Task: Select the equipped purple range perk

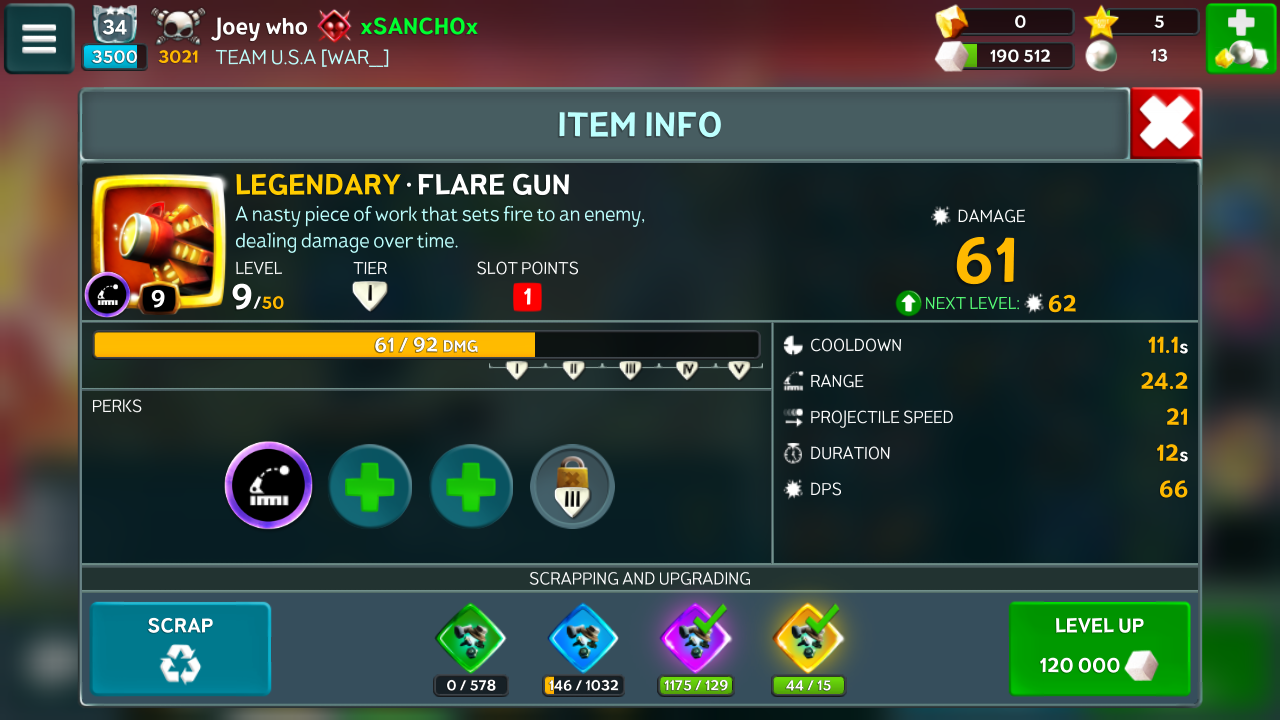Action: [268, 486]
